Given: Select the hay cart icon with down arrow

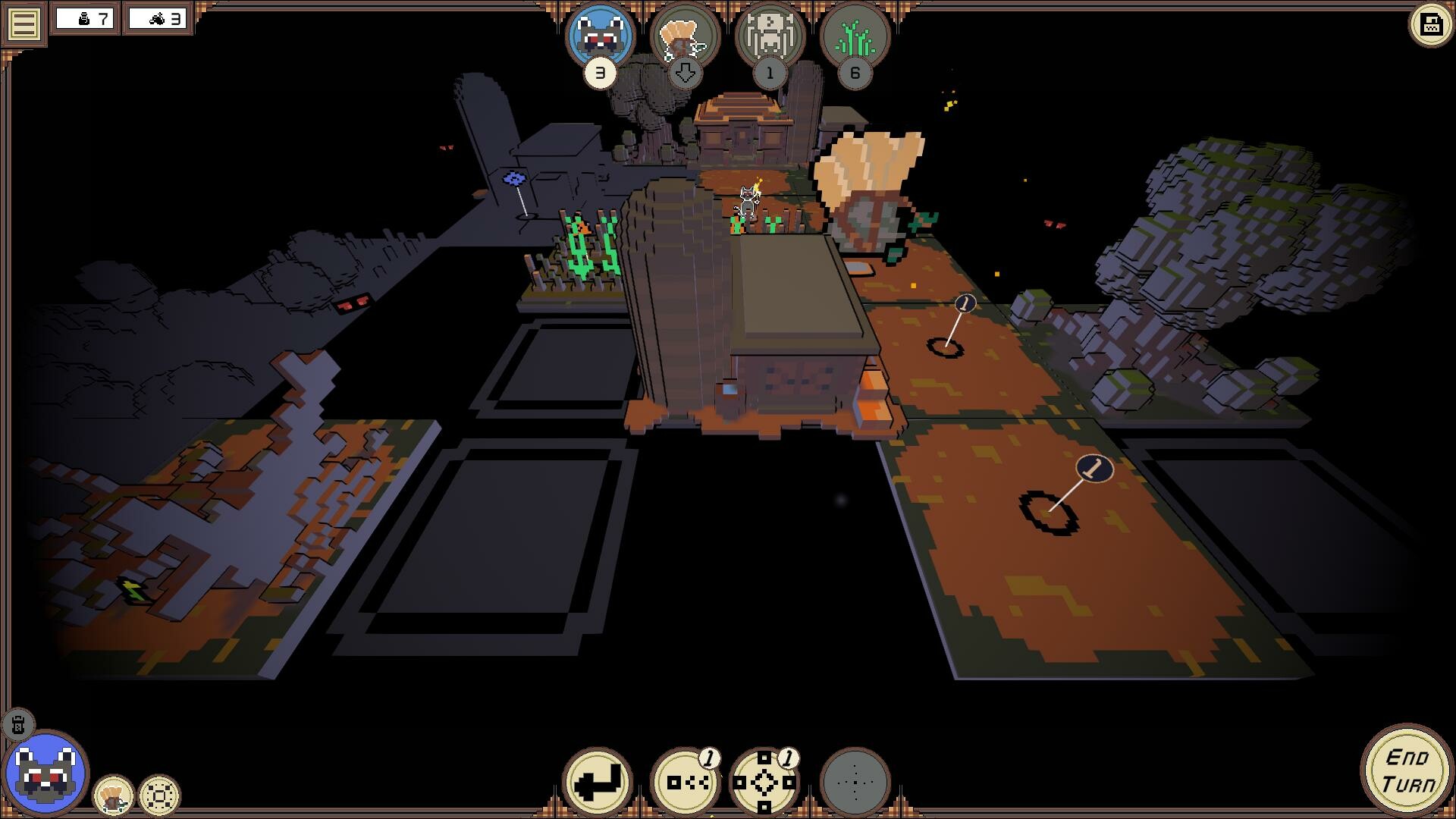Looking at the screenshot, I should coord(683,36).
